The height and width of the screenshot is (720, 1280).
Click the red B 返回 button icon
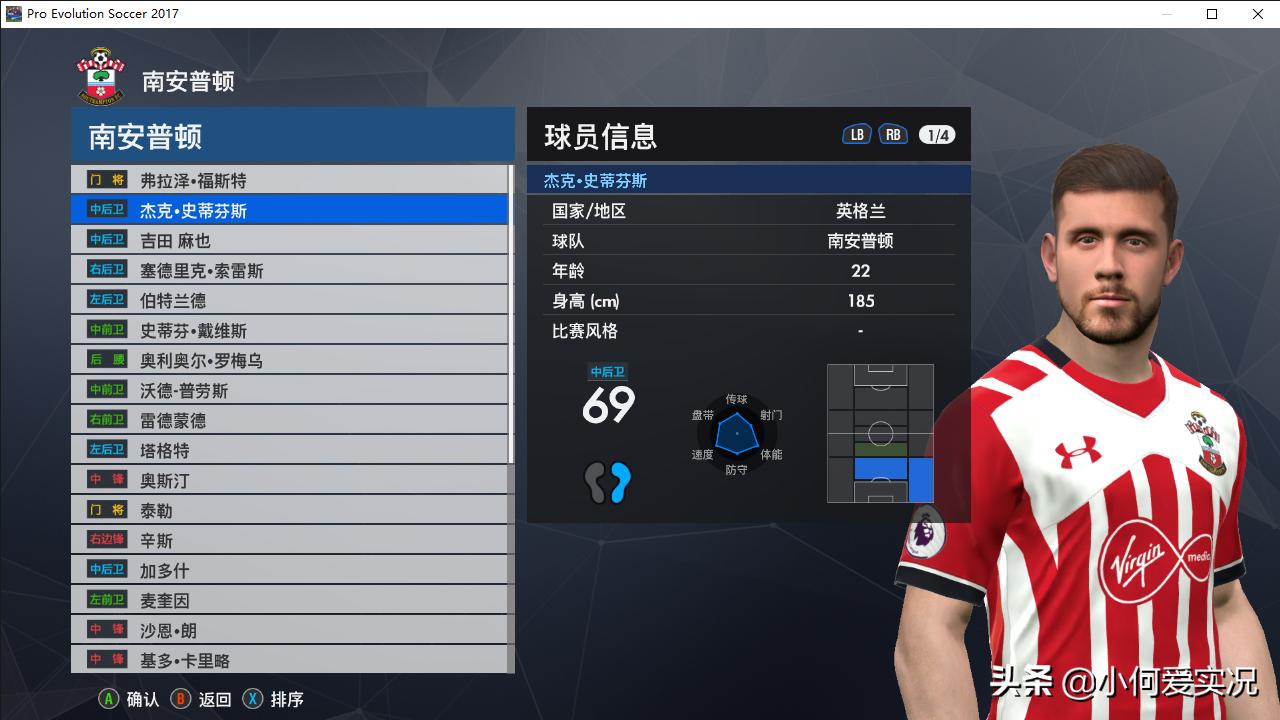(180, 700)
